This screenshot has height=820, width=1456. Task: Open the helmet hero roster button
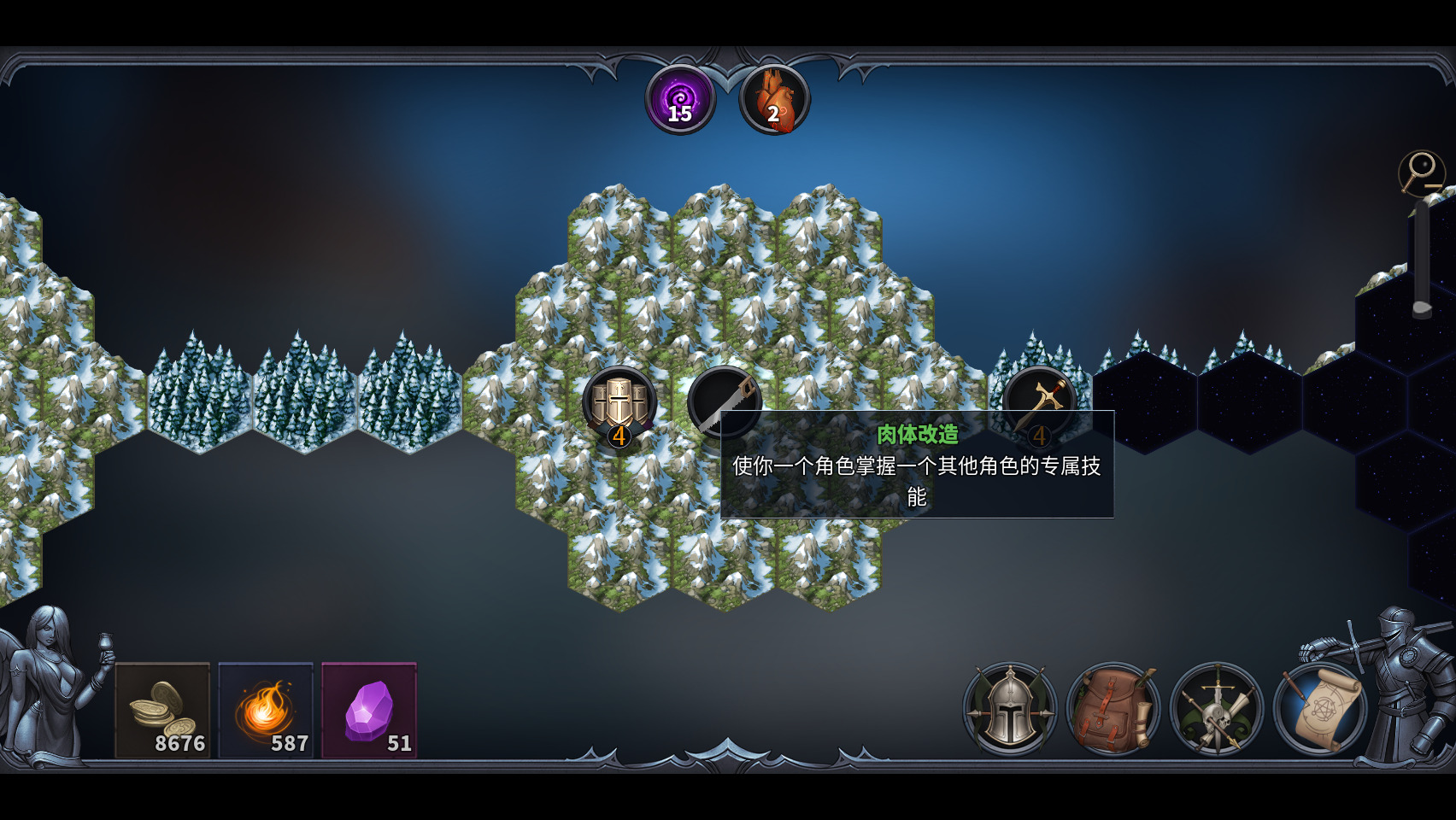click(1010, 709)
